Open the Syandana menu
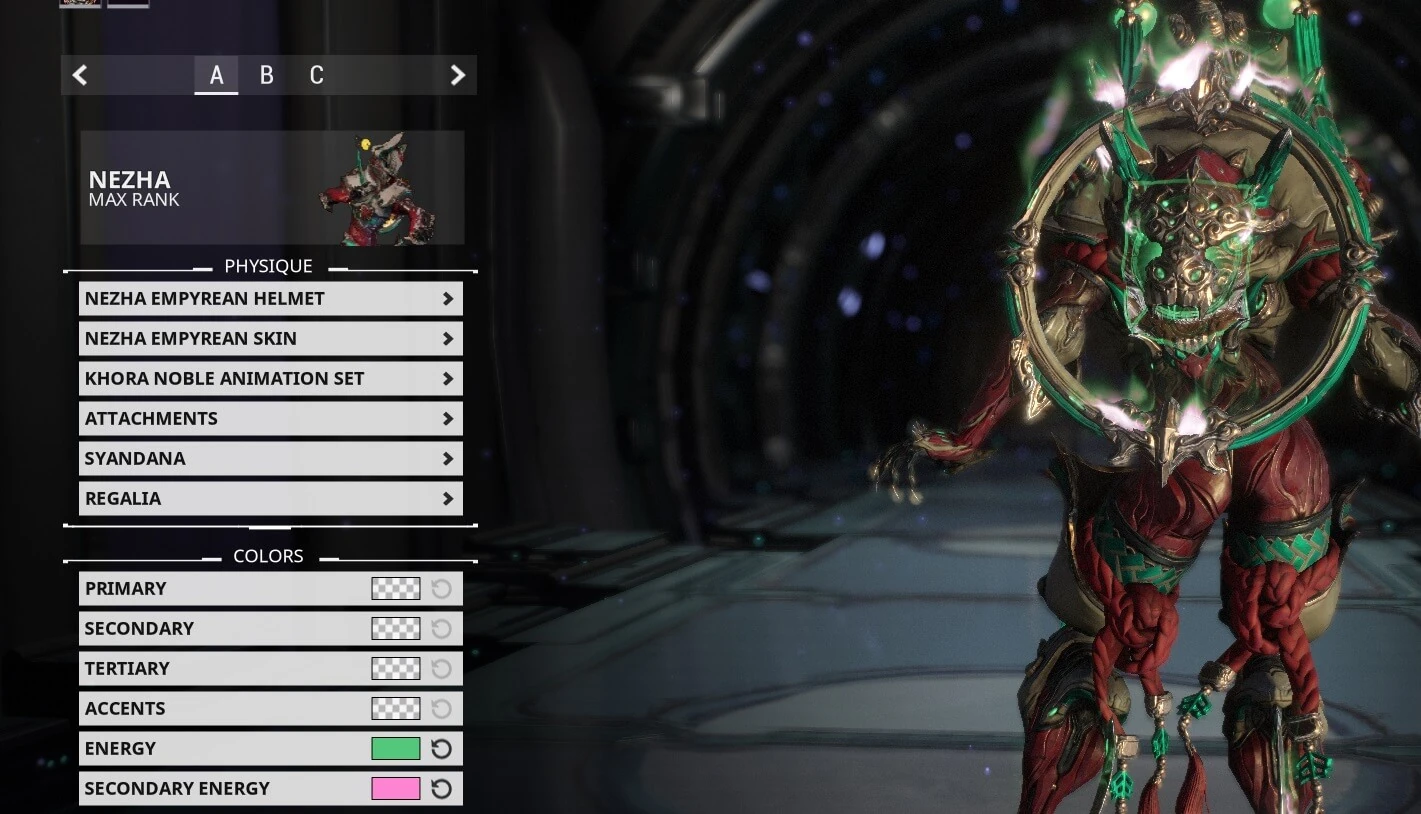Screen dimensions: 1421x814 (x=270, y=458)
